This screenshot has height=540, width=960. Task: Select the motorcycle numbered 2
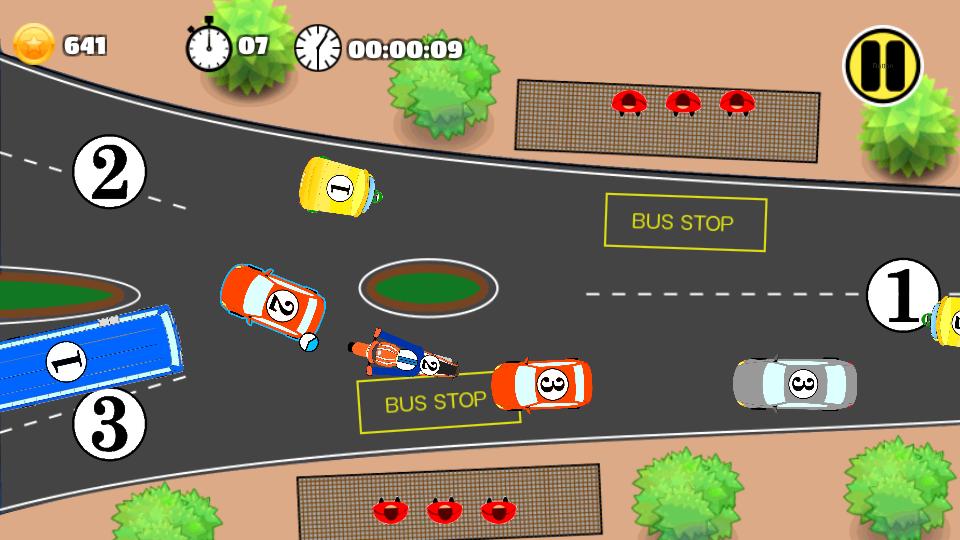[x=402, y=359]
